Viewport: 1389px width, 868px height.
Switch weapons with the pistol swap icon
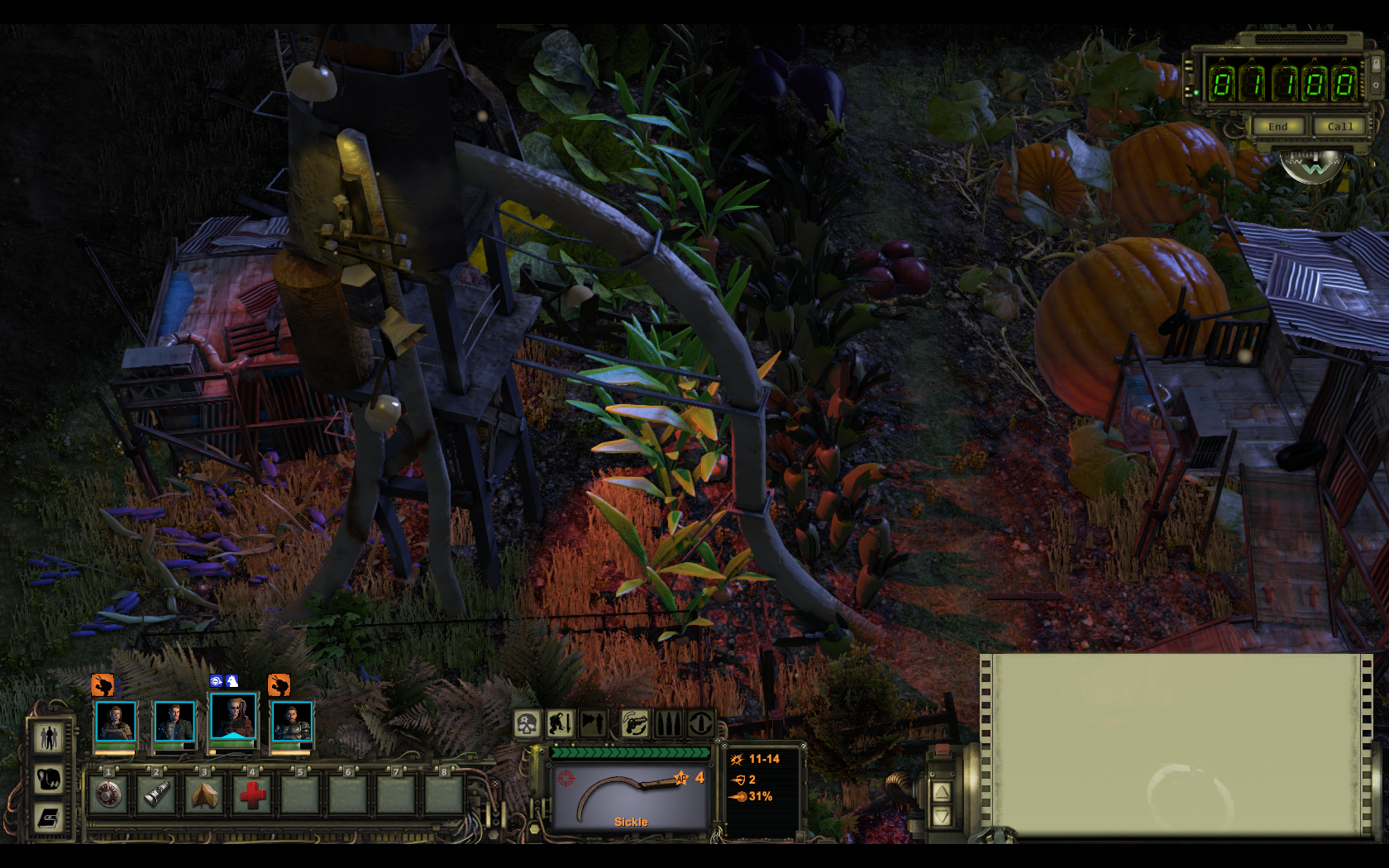[635, 724]
